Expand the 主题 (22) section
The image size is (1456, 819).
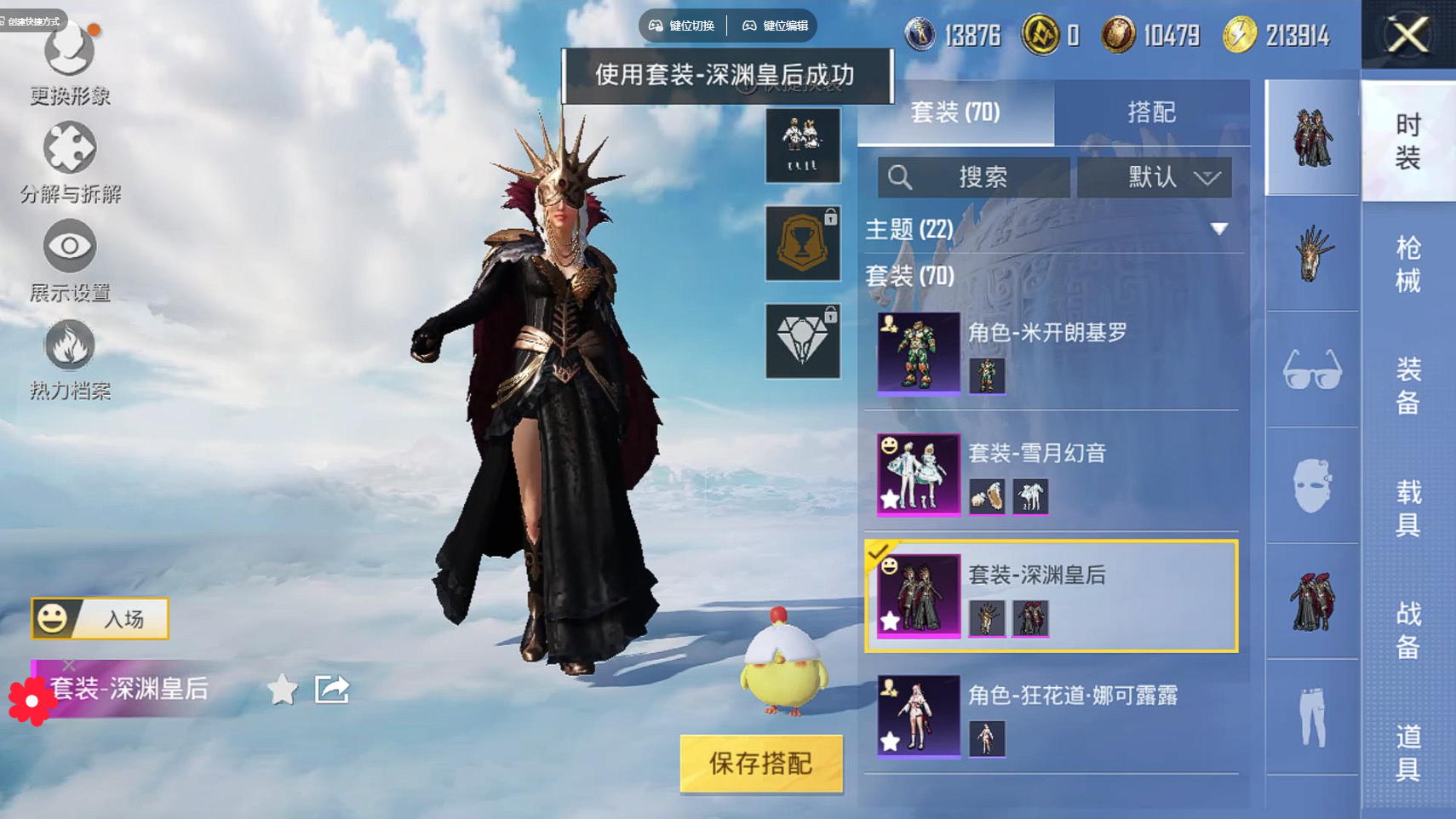pyautogui.click(x=1219, y=229)
